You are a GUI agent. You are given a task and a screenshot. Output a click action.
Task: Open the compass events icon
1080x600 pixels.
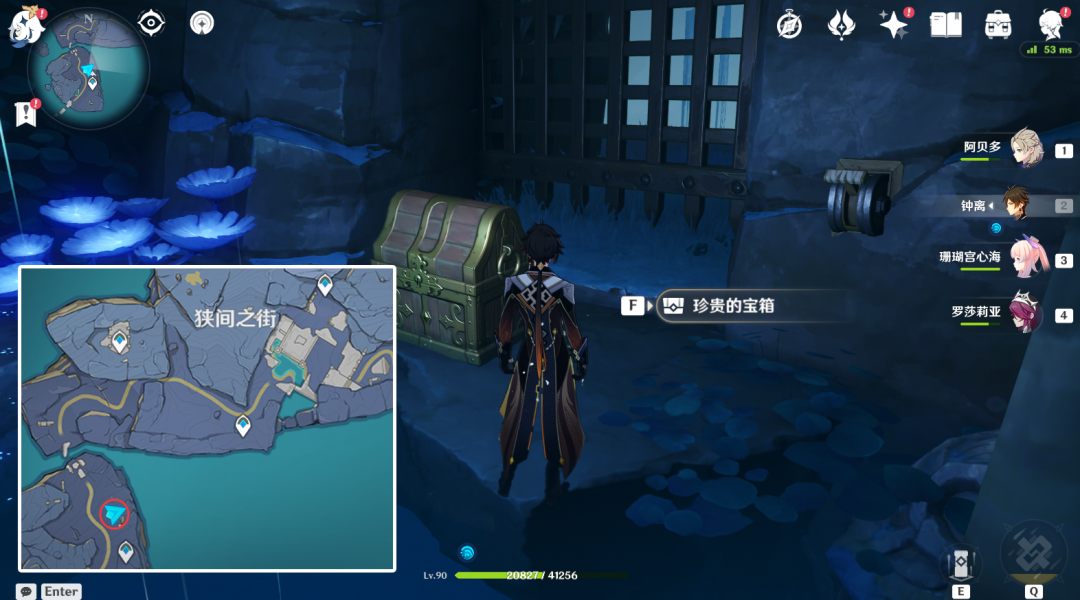tap(790, 25)
